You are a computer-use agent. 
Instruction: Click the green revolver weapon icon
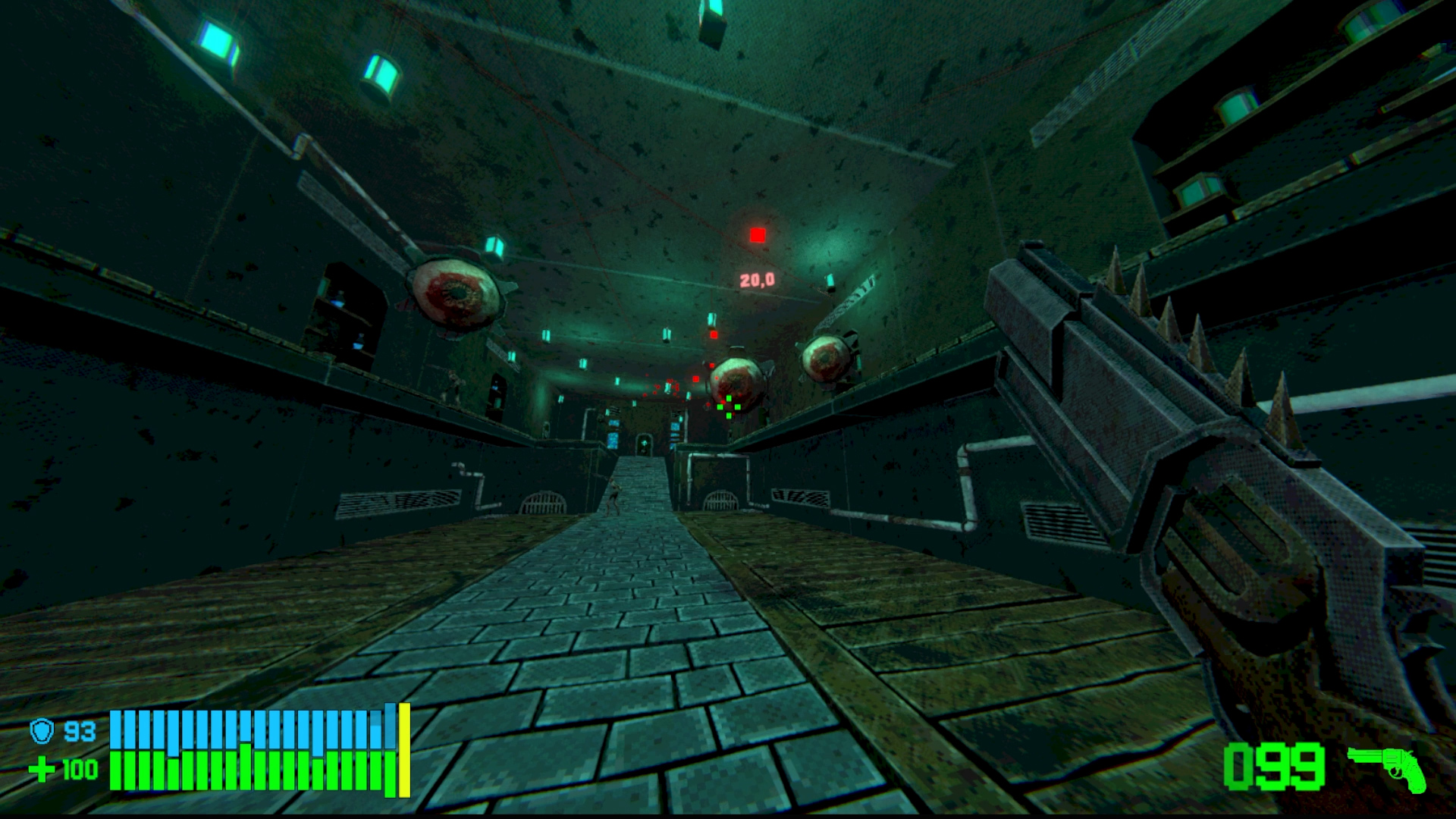point(1387,767)
